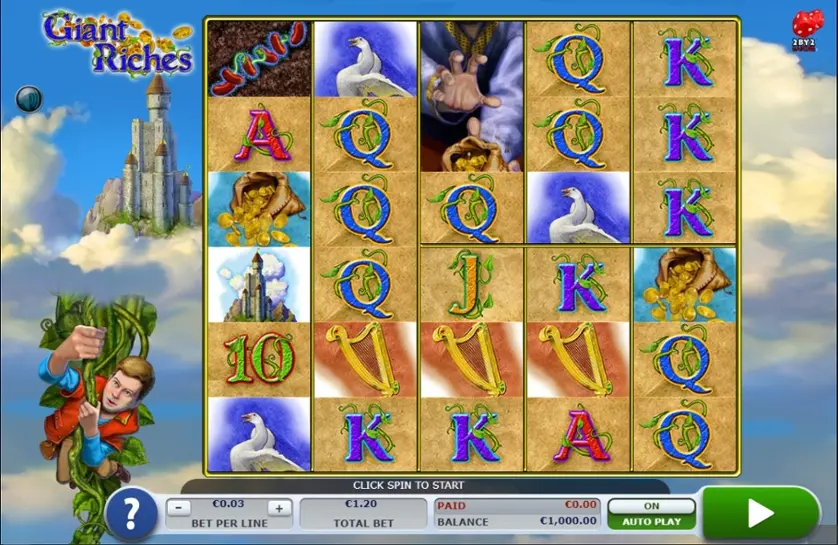Mute sound with the speaker icon
The width and height of the screenshot is (838, 545).
click(x=28, y=98)
